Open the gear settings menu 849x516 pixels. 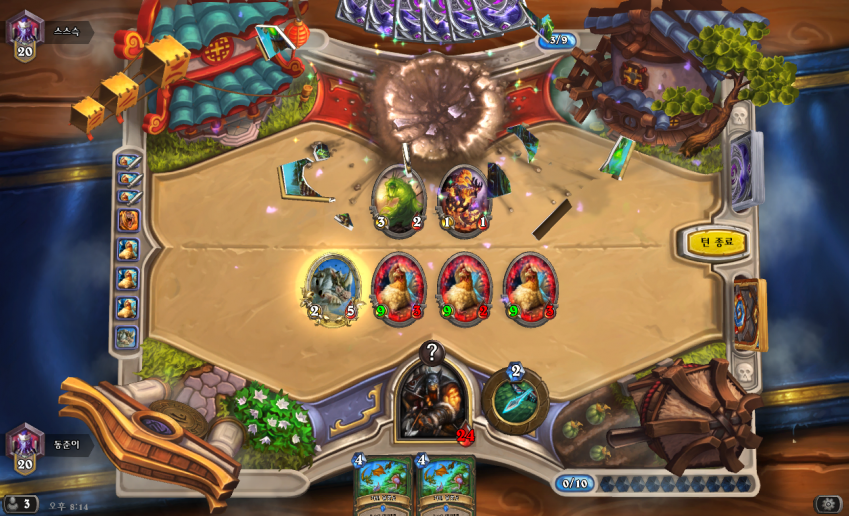click(x=827, y=504)
